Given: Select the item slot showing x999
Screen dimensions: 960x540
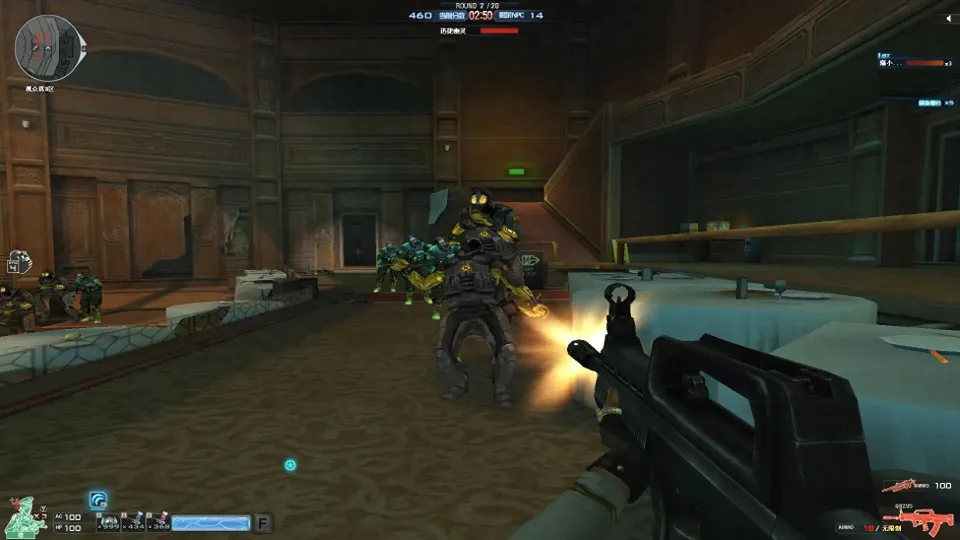Looking at the screenshot, I should pos(108,522).
